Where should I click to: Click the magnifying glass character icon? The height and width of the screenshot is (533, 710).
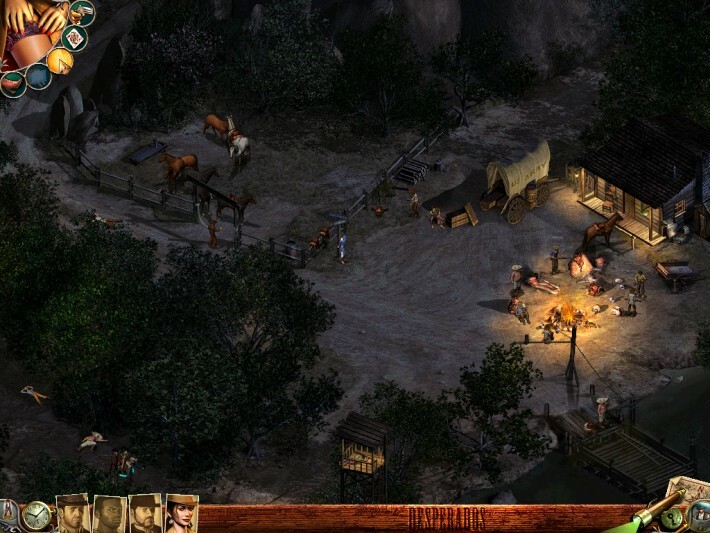(x=699, y=516)
